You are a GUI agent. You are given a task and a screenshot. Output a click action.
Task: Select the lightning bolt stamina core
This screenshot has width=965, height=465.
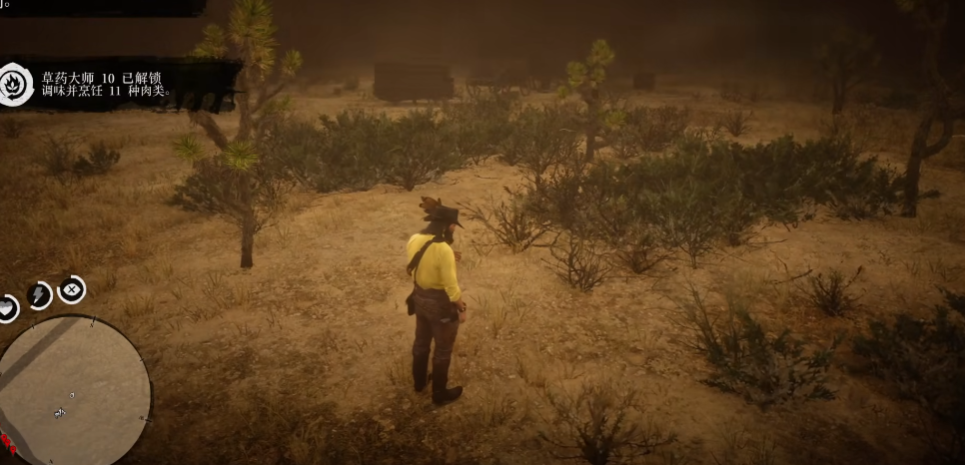click(x=39, y=295)
